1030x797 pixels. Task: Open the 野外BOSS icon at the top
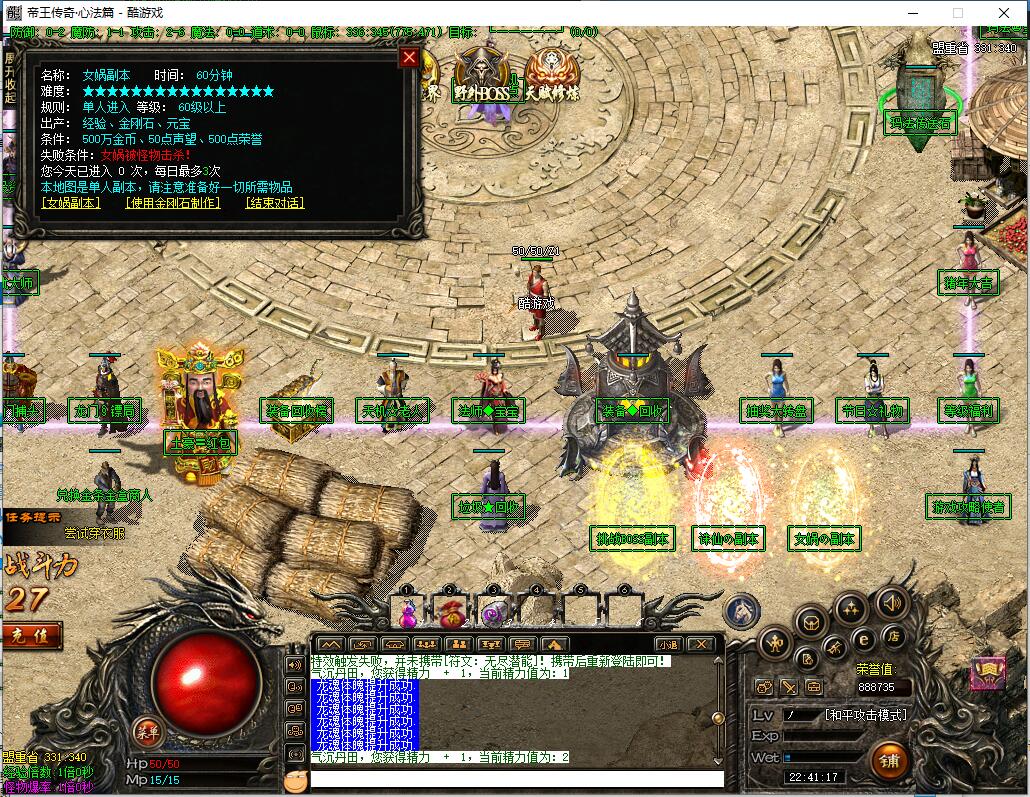coord(482,74)
